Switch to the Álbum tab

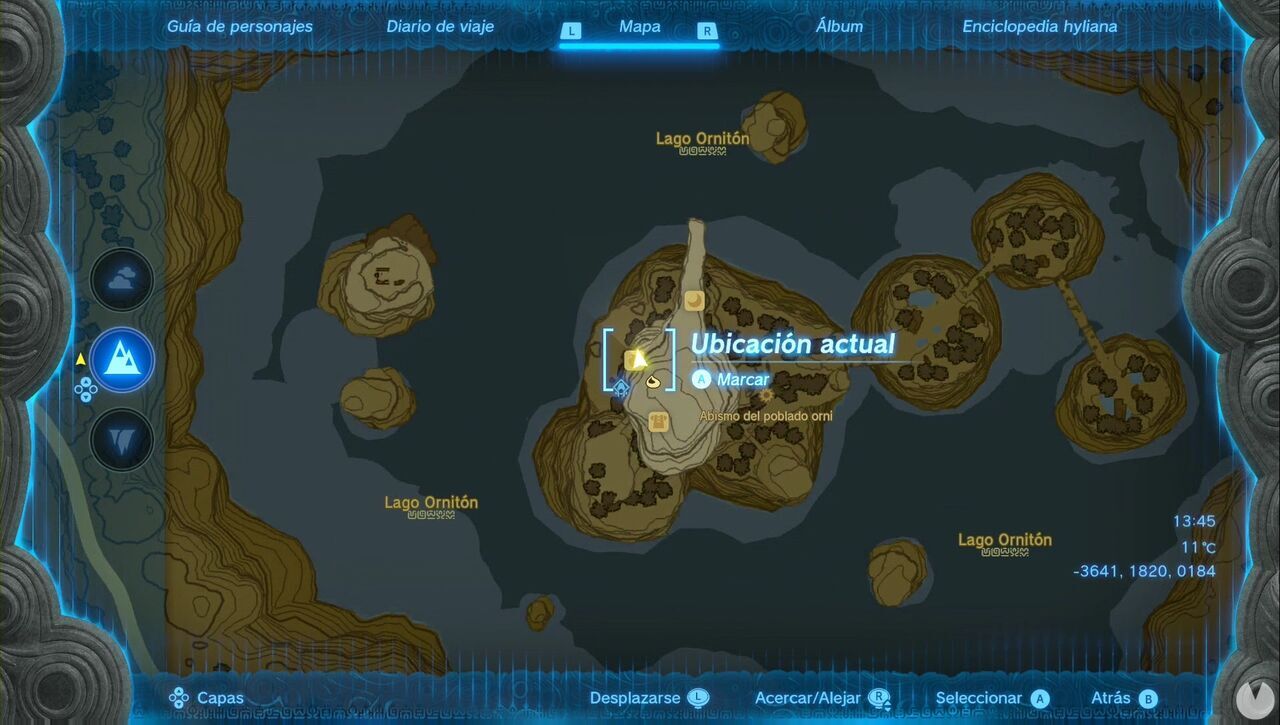(838, 26)
